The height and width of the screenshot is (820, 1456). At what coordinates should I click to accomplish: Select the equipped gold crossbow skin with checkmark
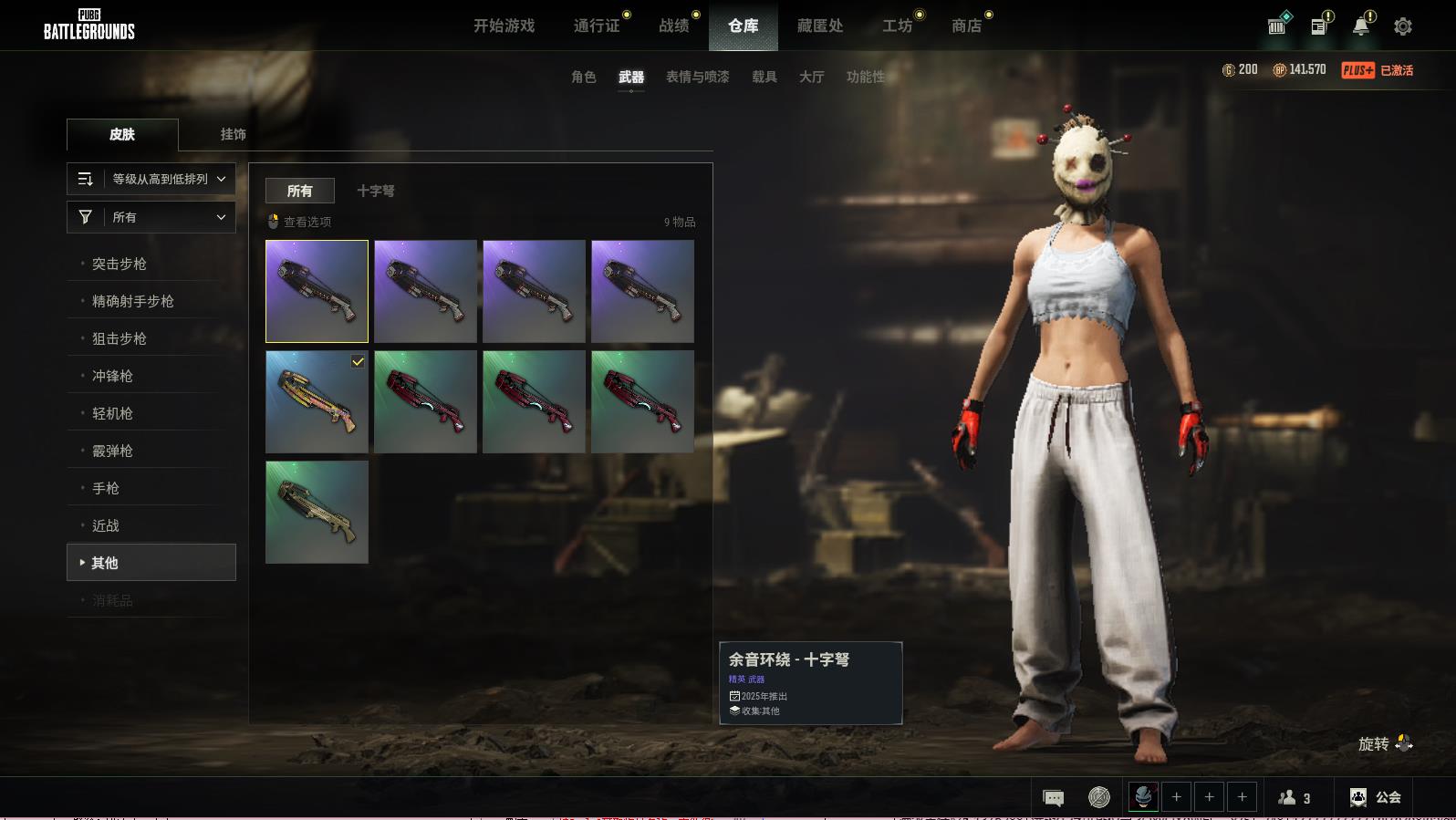(317, 401)
